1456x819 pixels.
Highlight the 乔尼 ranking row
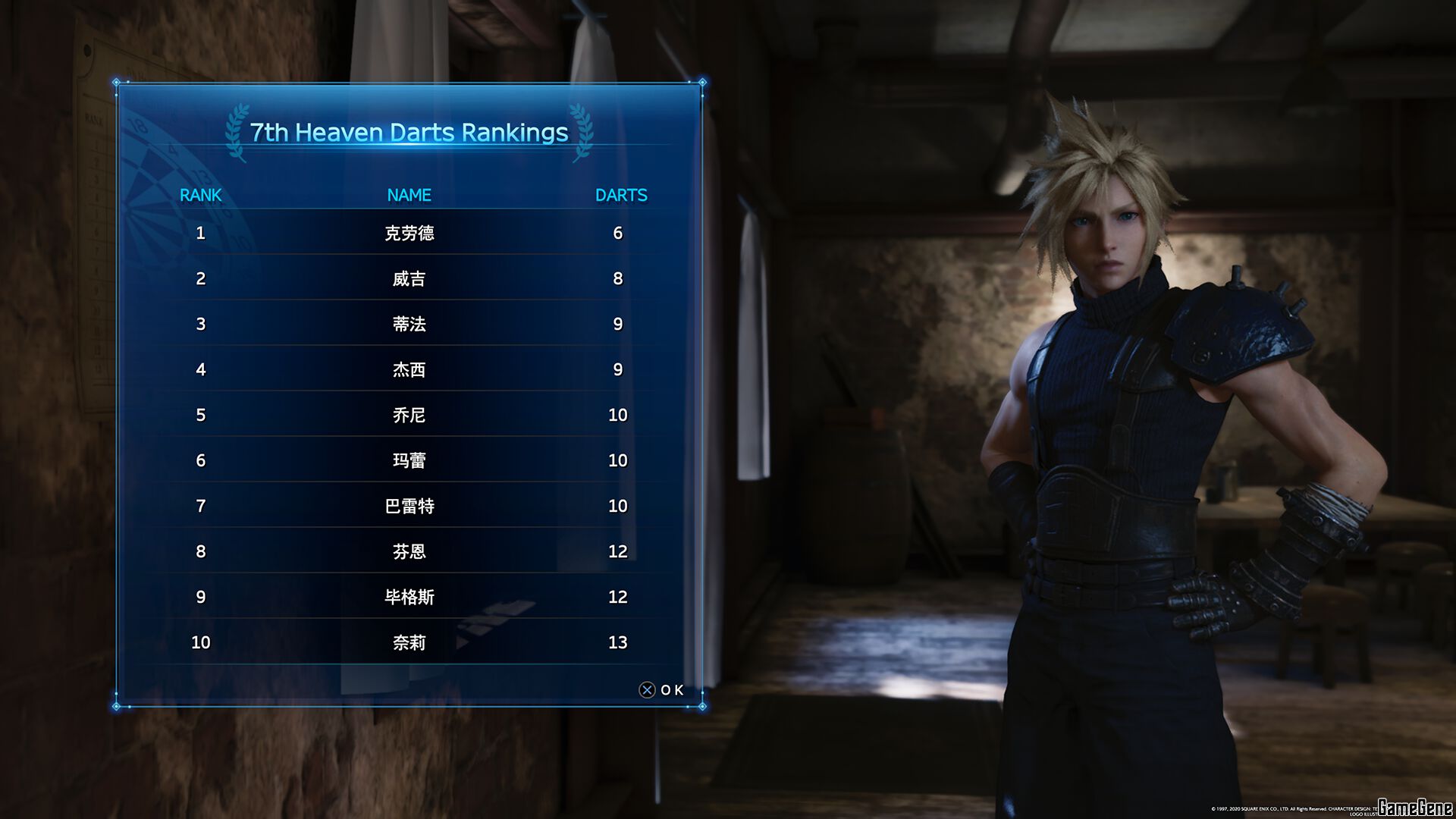[409, 415]
